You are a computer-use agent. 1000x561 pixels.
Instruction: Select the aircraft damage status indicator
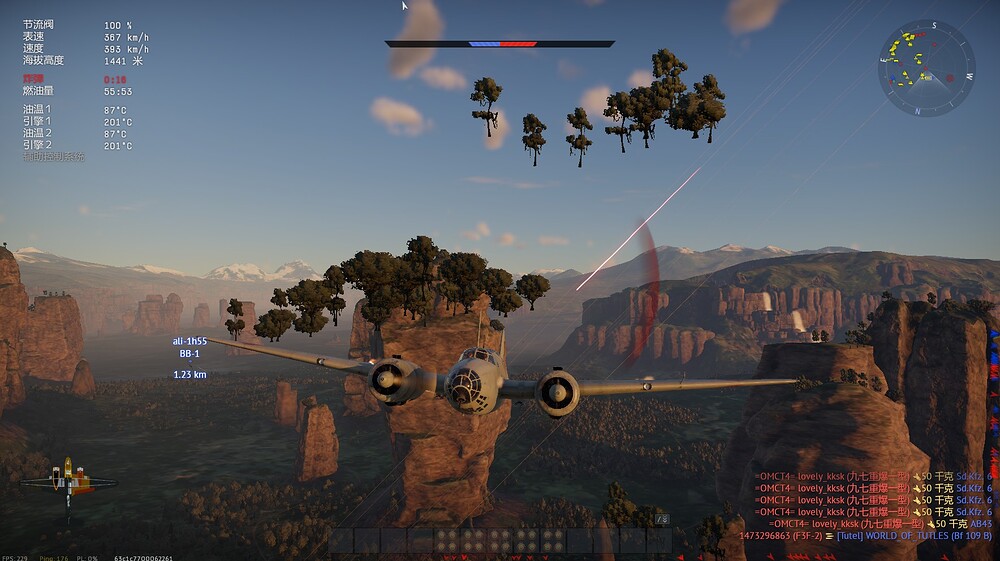[x=68, y=485]
